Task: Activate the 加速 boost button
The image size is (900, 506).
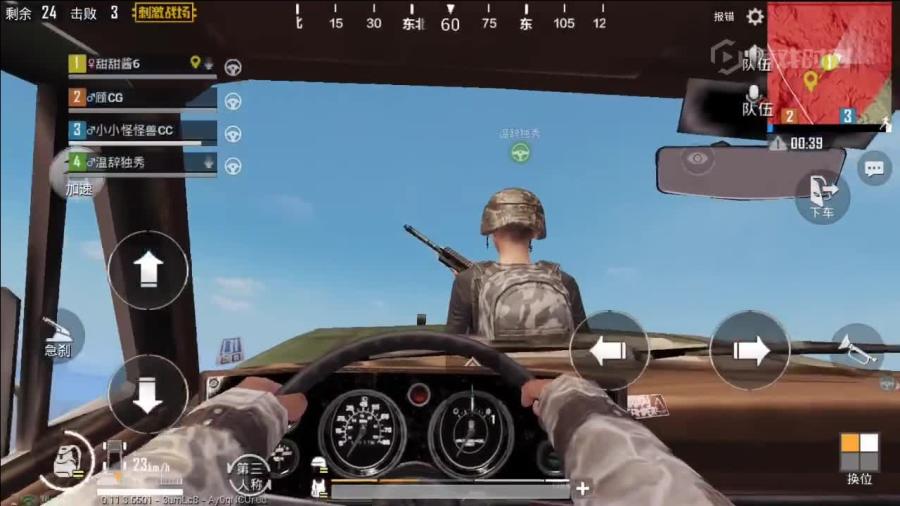Action: (78, 180)
